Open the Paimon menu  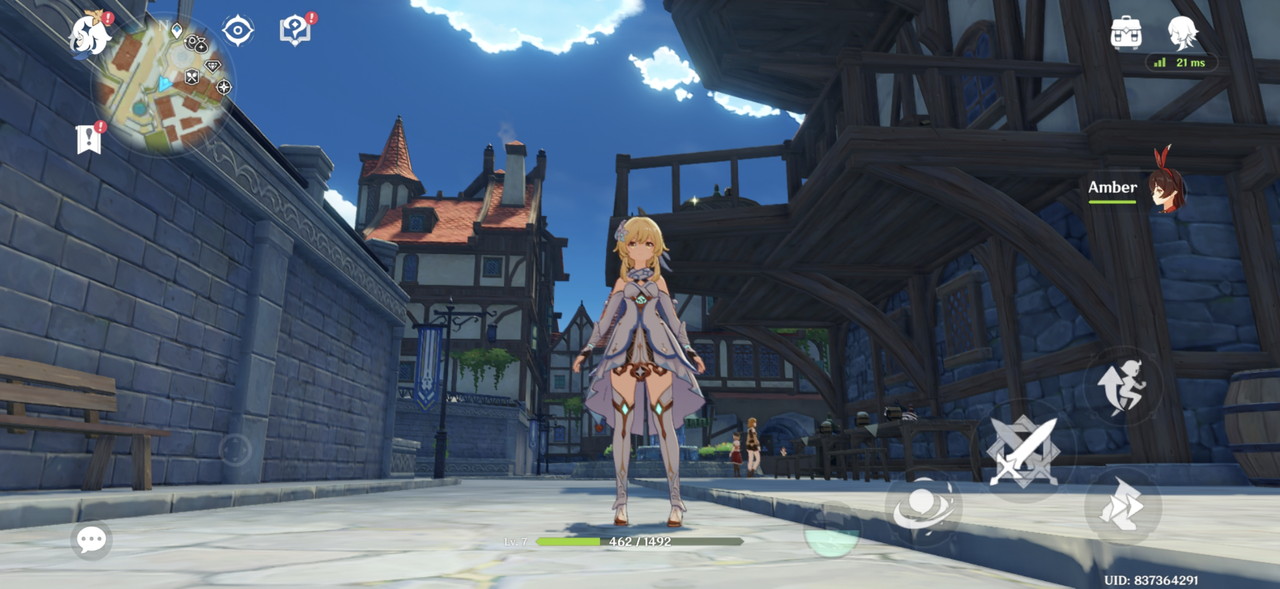[x=88, y=35]
